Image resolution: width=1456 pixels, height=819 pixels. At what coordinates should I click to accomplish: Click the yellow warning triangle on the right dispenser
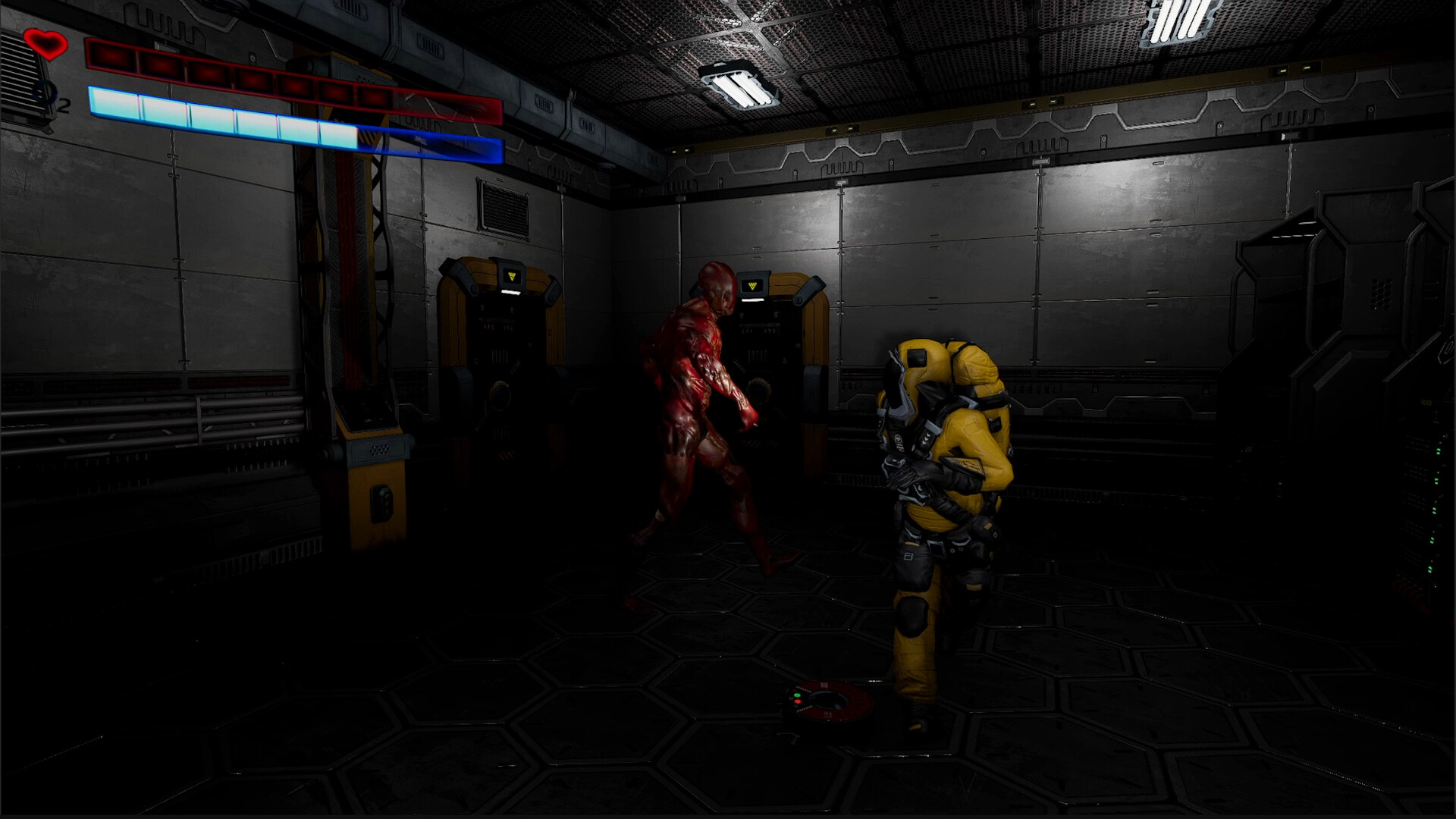(753, 284)
